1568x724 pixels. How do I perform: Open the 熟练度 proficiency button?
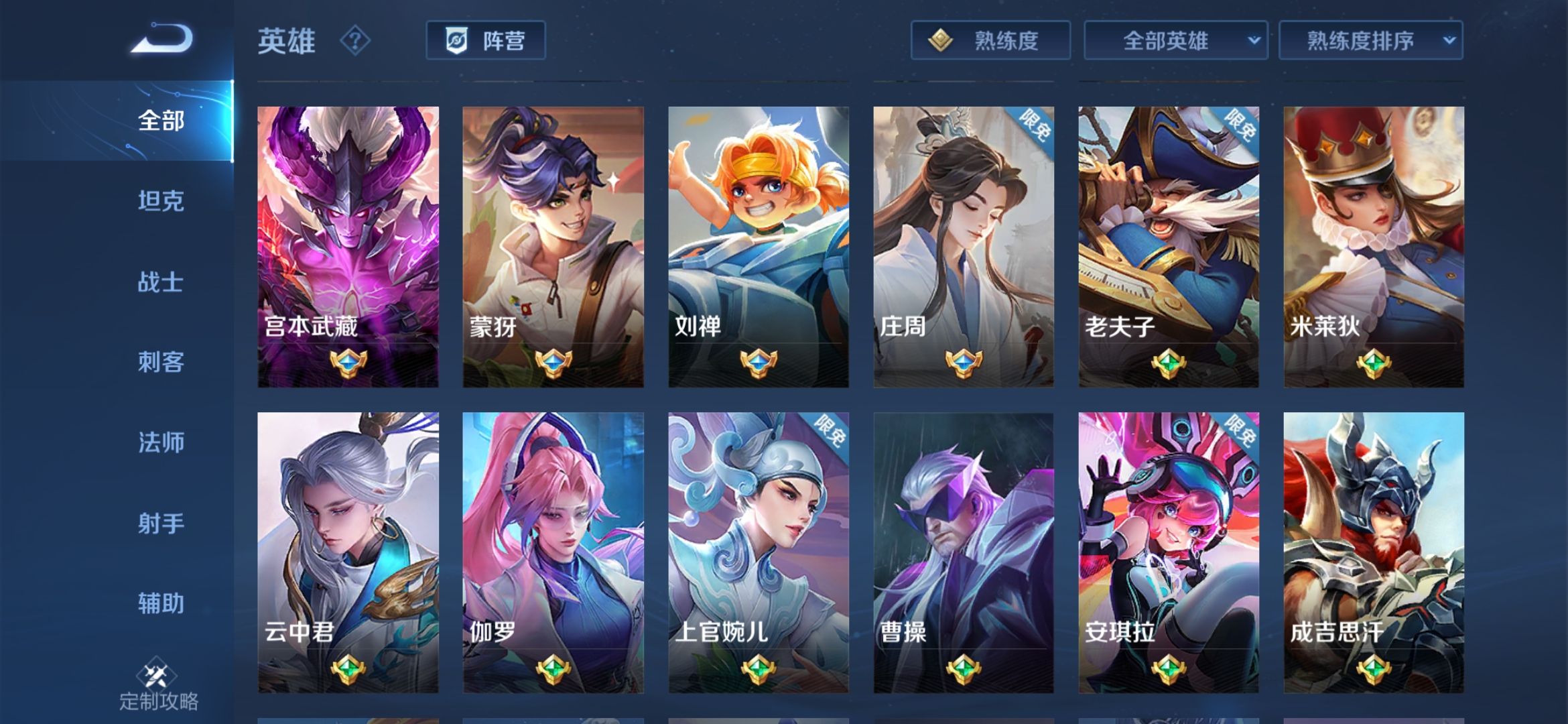click(990, 41)
